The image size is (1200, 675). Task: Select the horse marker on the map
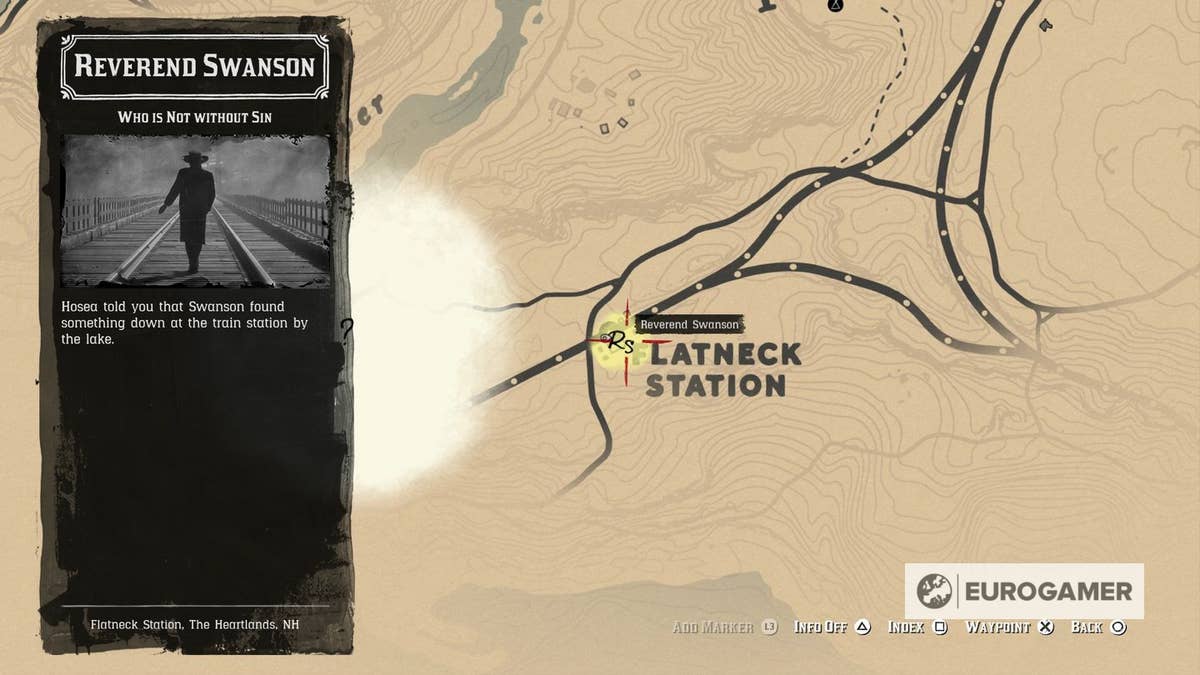(x=1046, y=24)
